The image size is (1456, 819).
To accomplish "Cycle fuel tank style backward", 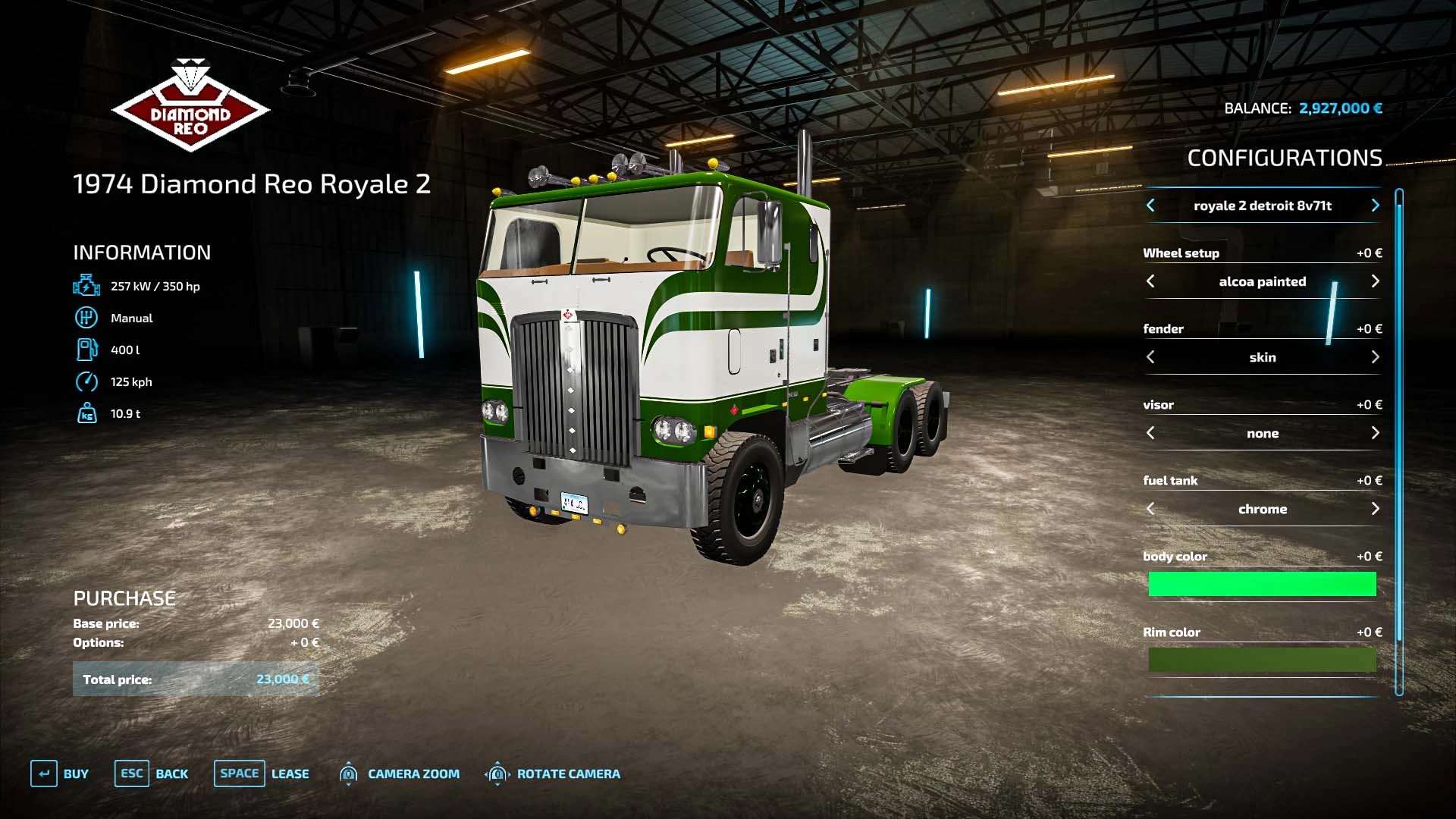I will coord(1150,509).
